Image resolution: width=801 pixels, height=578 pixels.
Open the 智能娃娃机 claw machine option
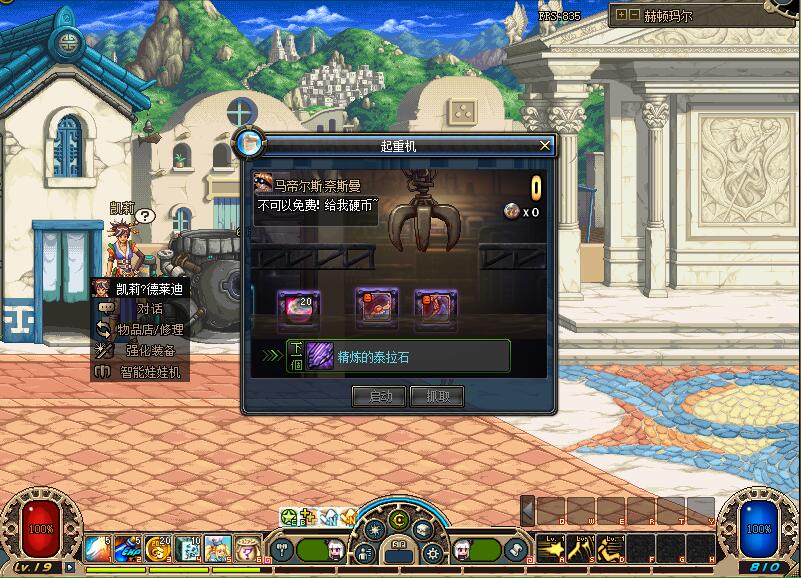150,372
